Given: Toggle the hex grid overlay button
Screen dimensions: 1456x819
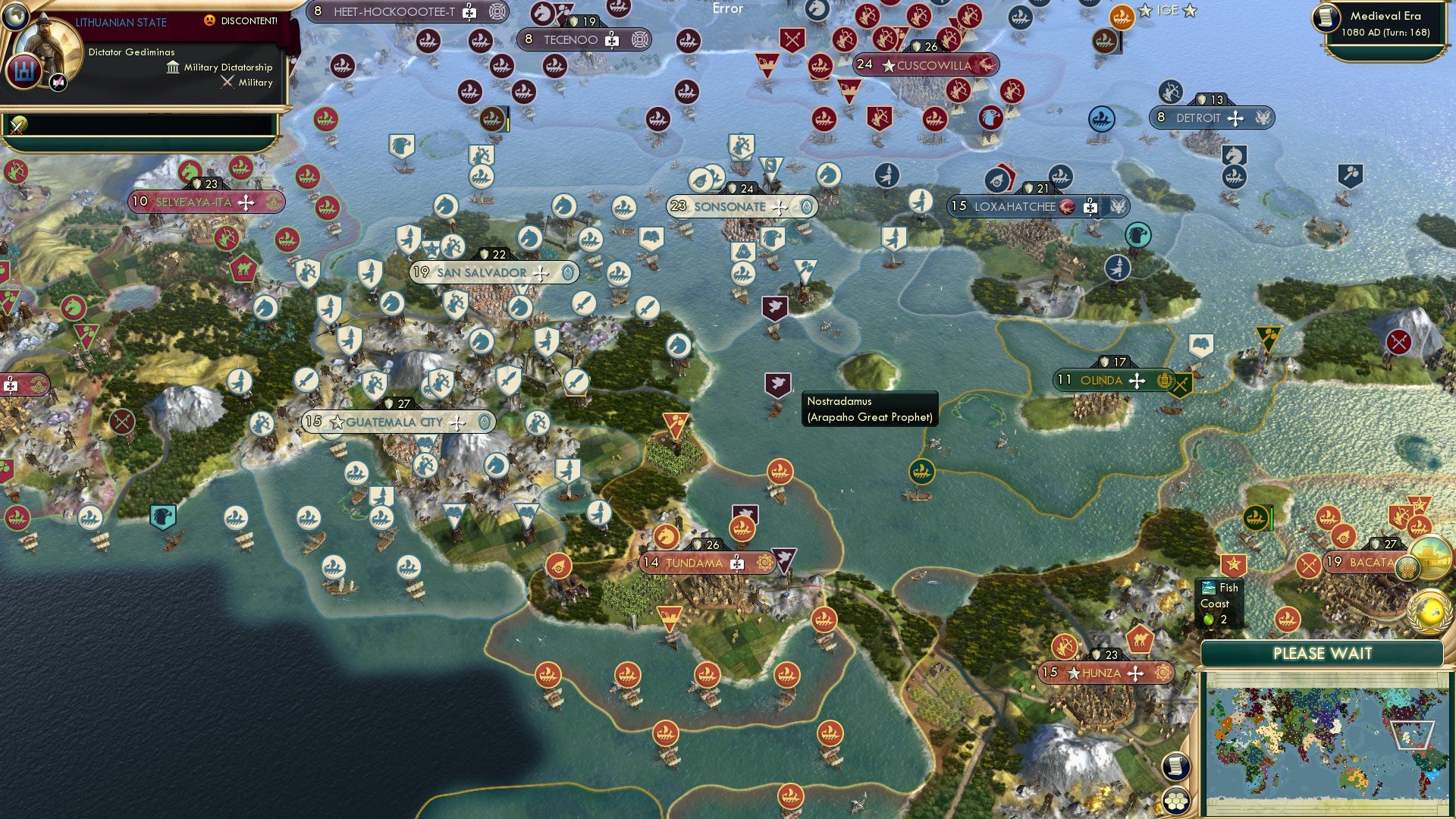Looking at the screenshot, I should click(x=1175, y=801).
